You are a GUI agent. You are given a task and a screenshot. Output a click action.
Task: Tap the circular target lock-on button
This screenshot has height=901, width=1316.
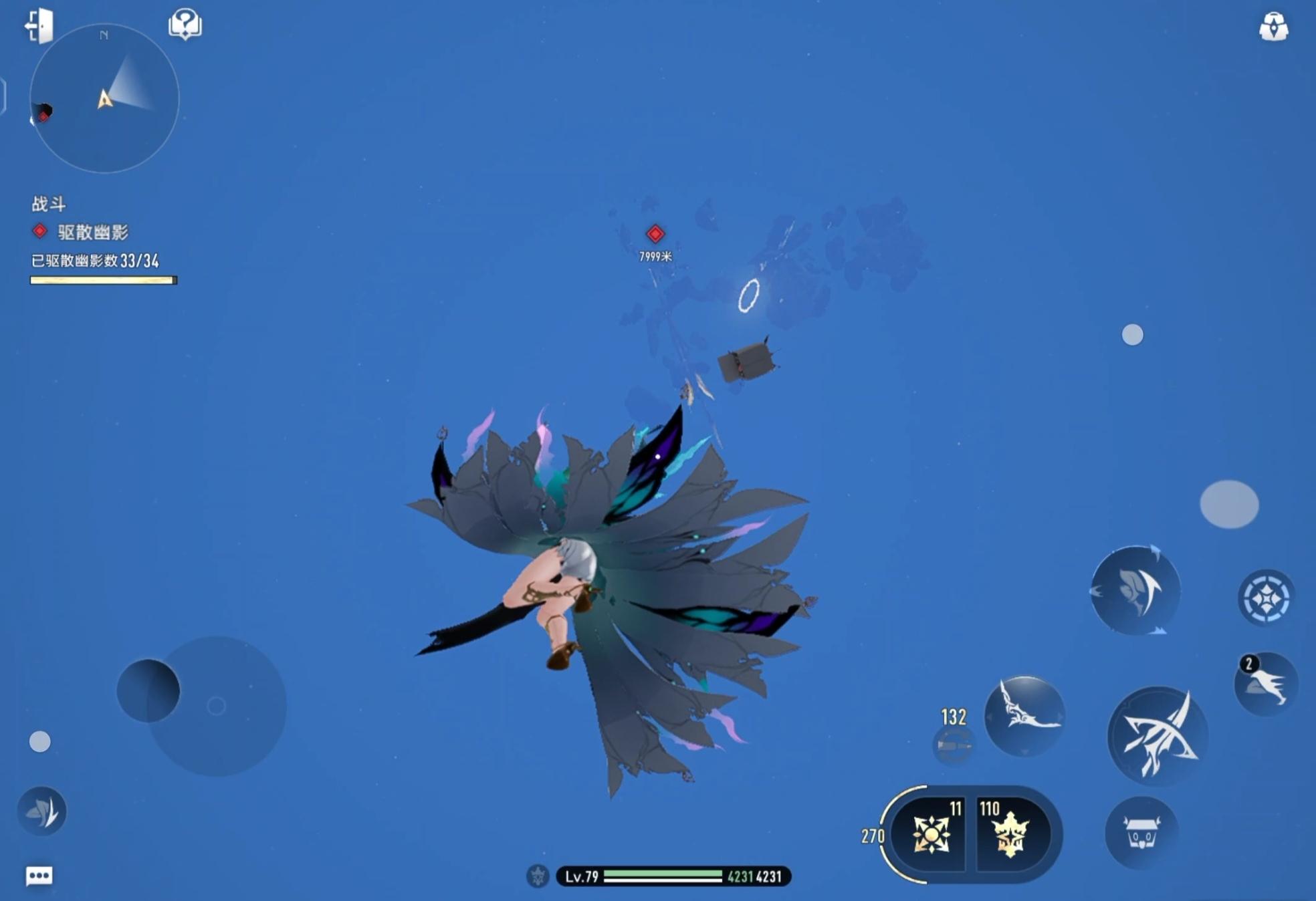[x=1266, y=597]
